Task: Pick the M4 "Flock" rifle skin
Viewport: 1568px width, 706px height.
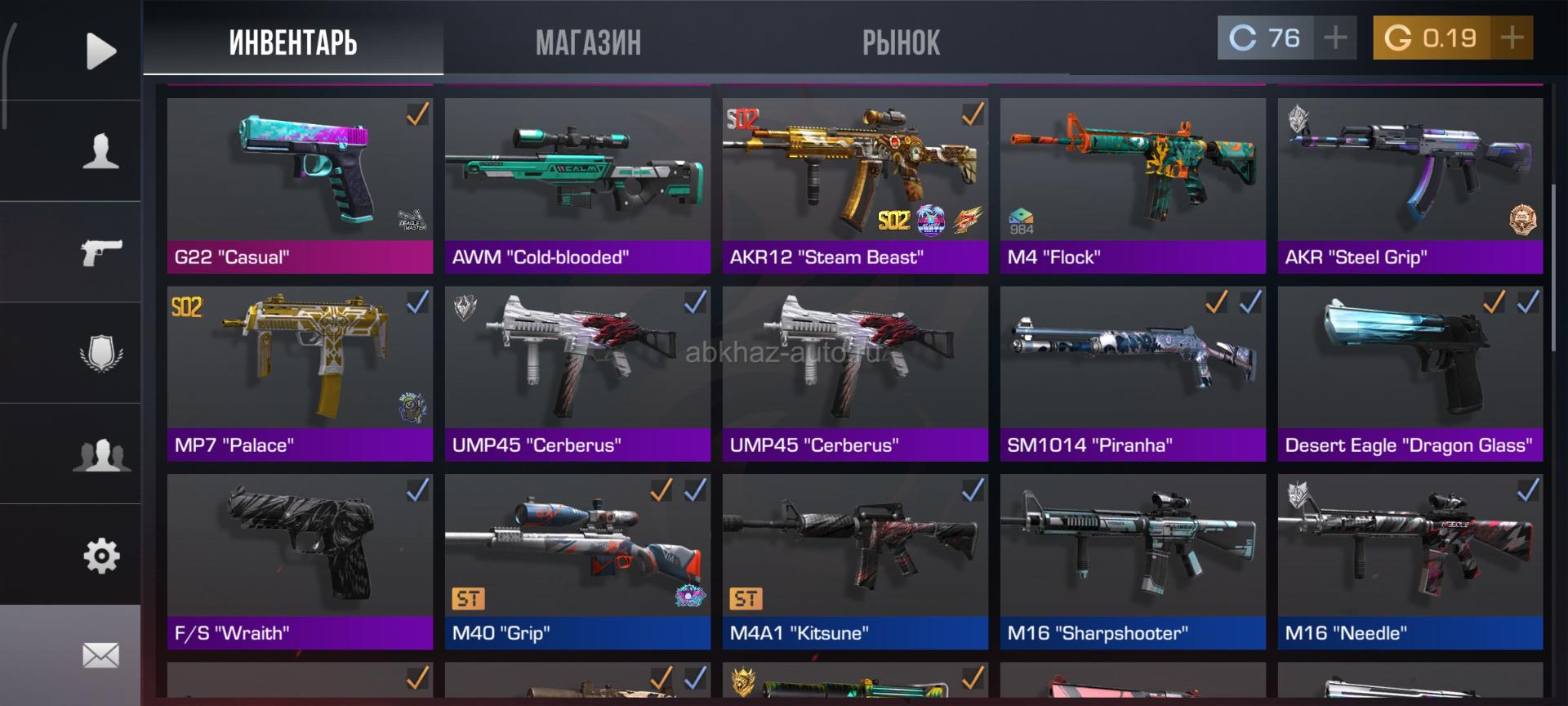Action: [x=1133, y=185]
